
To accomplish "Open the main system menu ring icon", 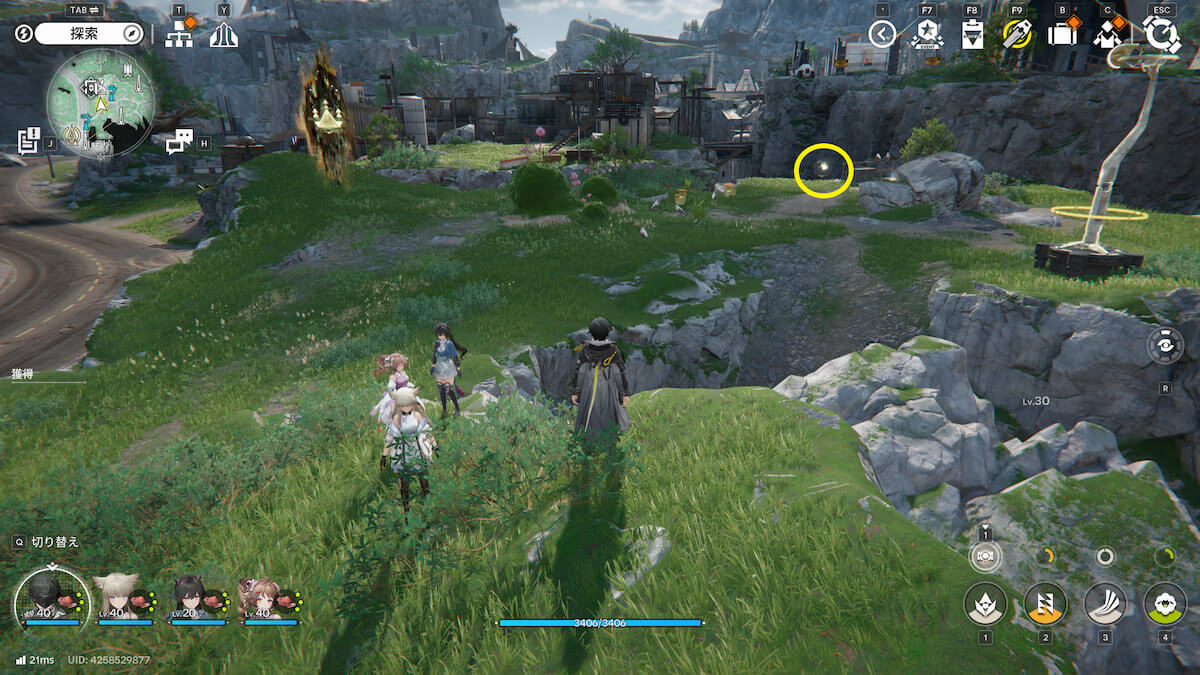I will click(x=1161, y=35).
